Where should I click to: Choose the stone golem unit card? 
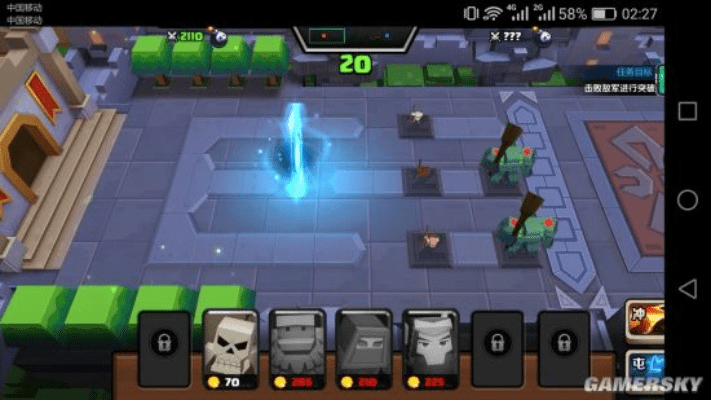[297, 348]
